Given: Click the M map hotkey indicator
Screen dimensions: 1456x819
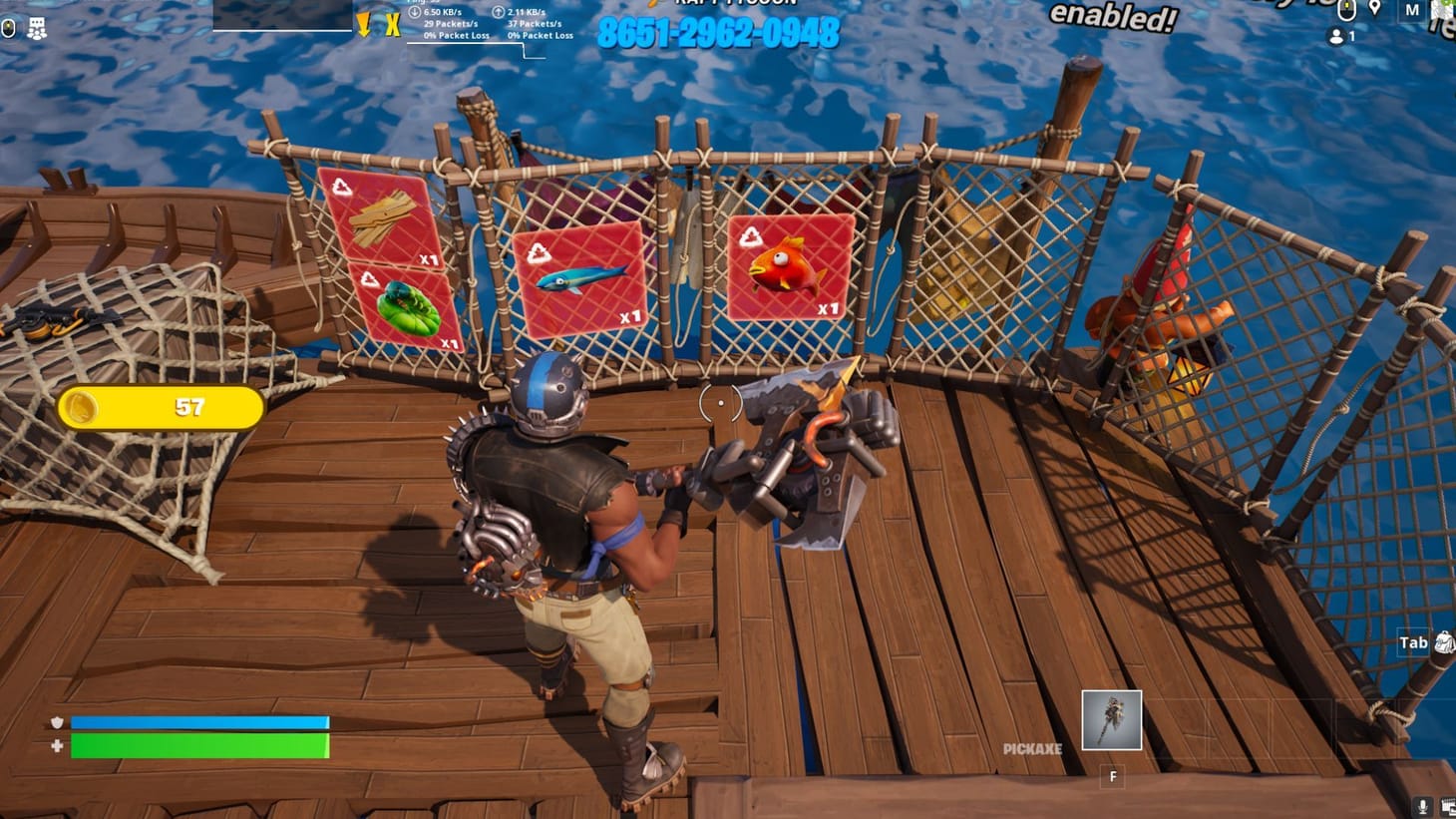Looking at the screenshot, I should pyautogui.click(x=1412, y=9).
